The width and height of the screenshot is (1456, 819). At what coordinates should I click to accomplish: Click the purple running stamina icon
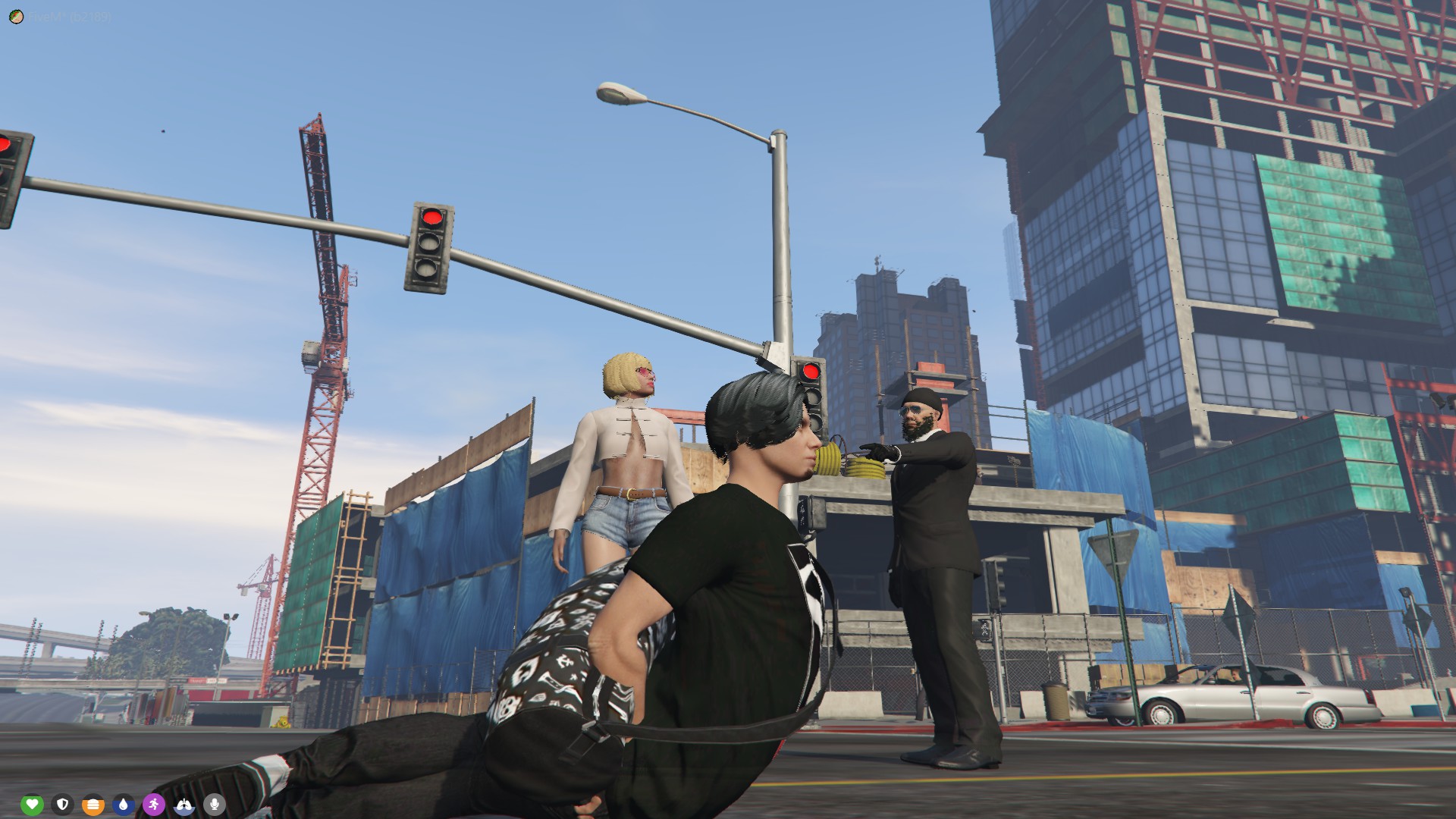[x=154, y=804]
